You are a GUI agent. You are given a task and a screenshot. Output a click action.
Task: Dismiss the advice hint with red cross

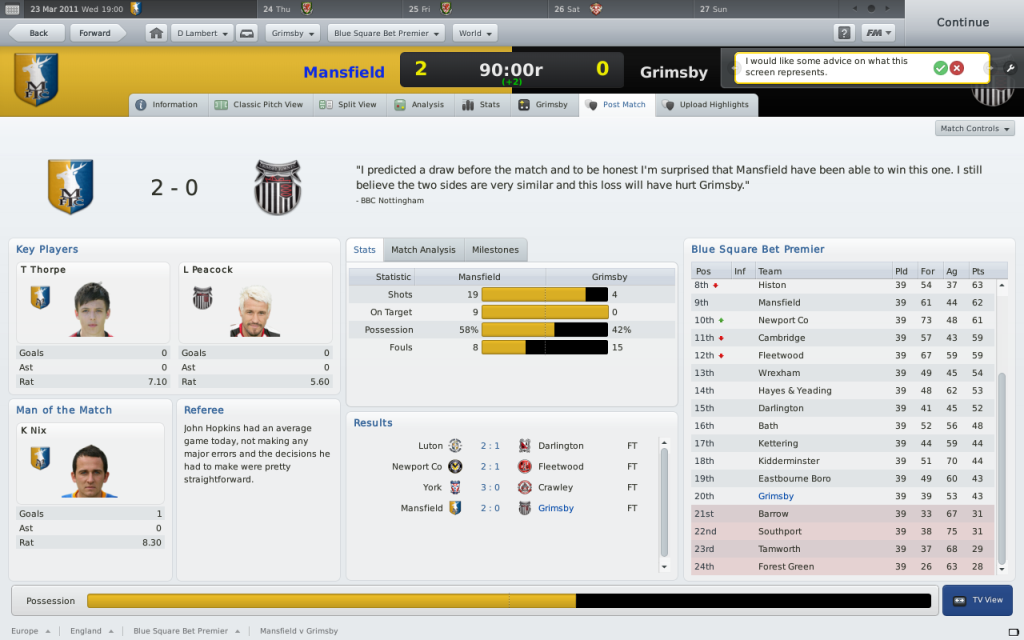tap(957, 68)
